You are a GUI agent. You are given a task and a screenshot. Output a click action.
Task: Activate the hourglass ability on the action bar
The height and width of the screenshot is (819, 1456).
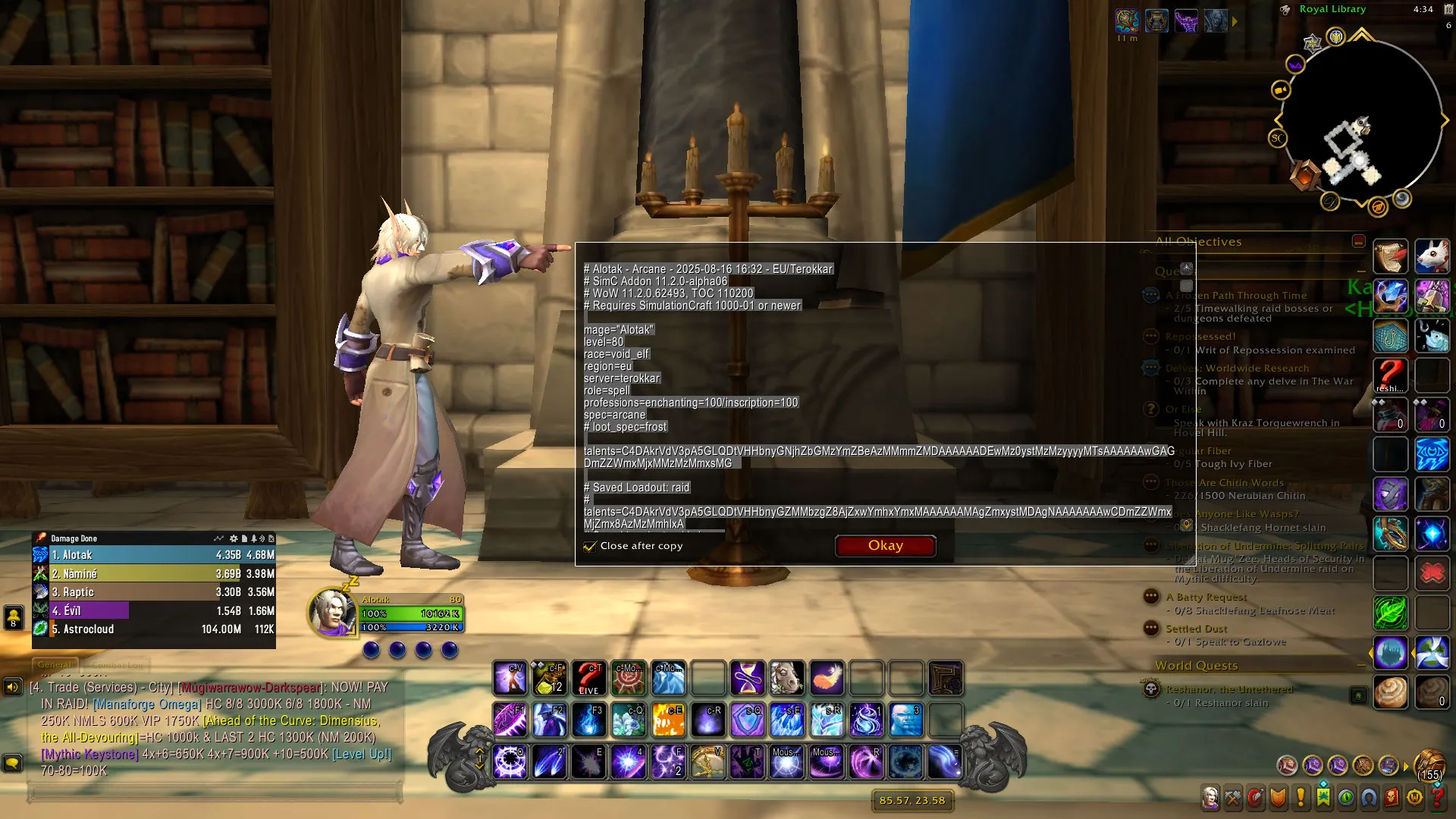[747, 678]
